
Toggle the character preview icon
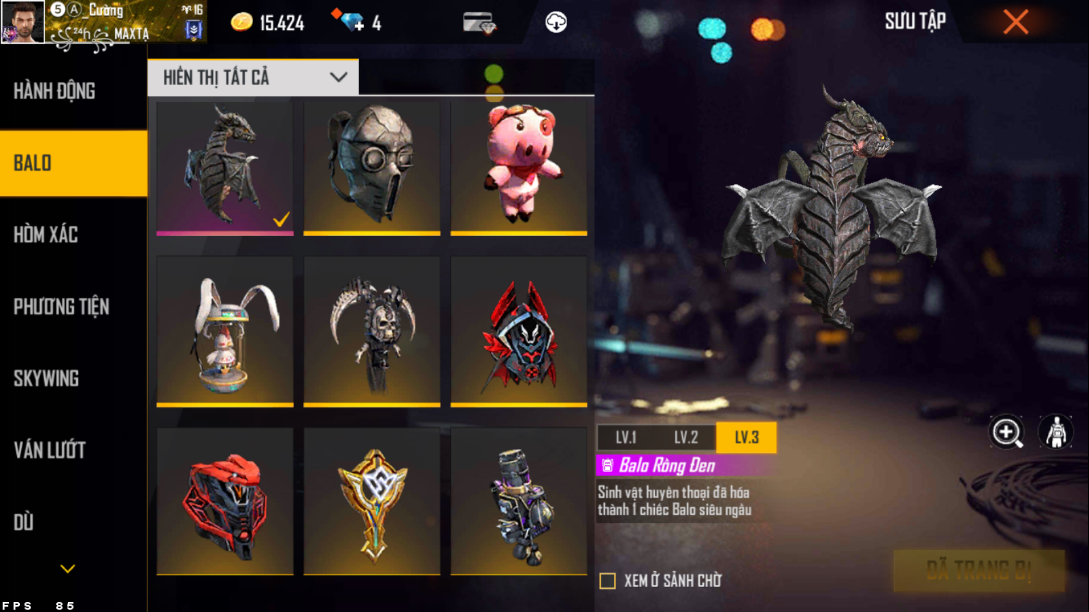coord(1055,432)
